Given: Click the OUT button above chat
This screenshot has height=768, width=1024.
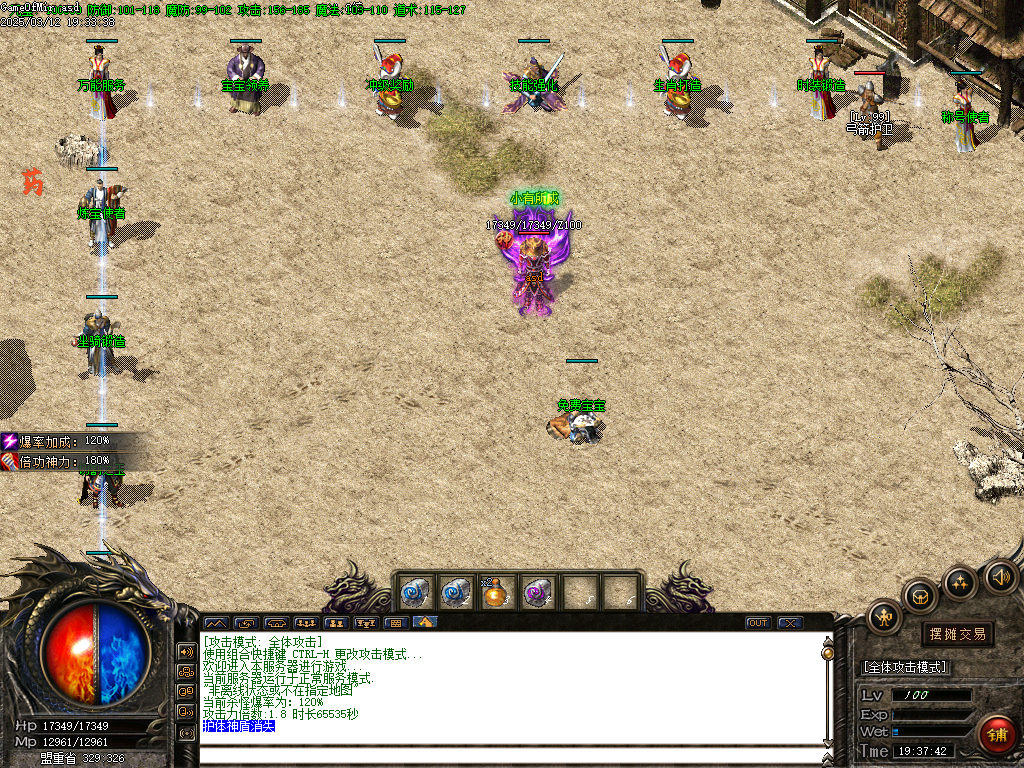Looking at the screenshot, I should coord(758,623).
